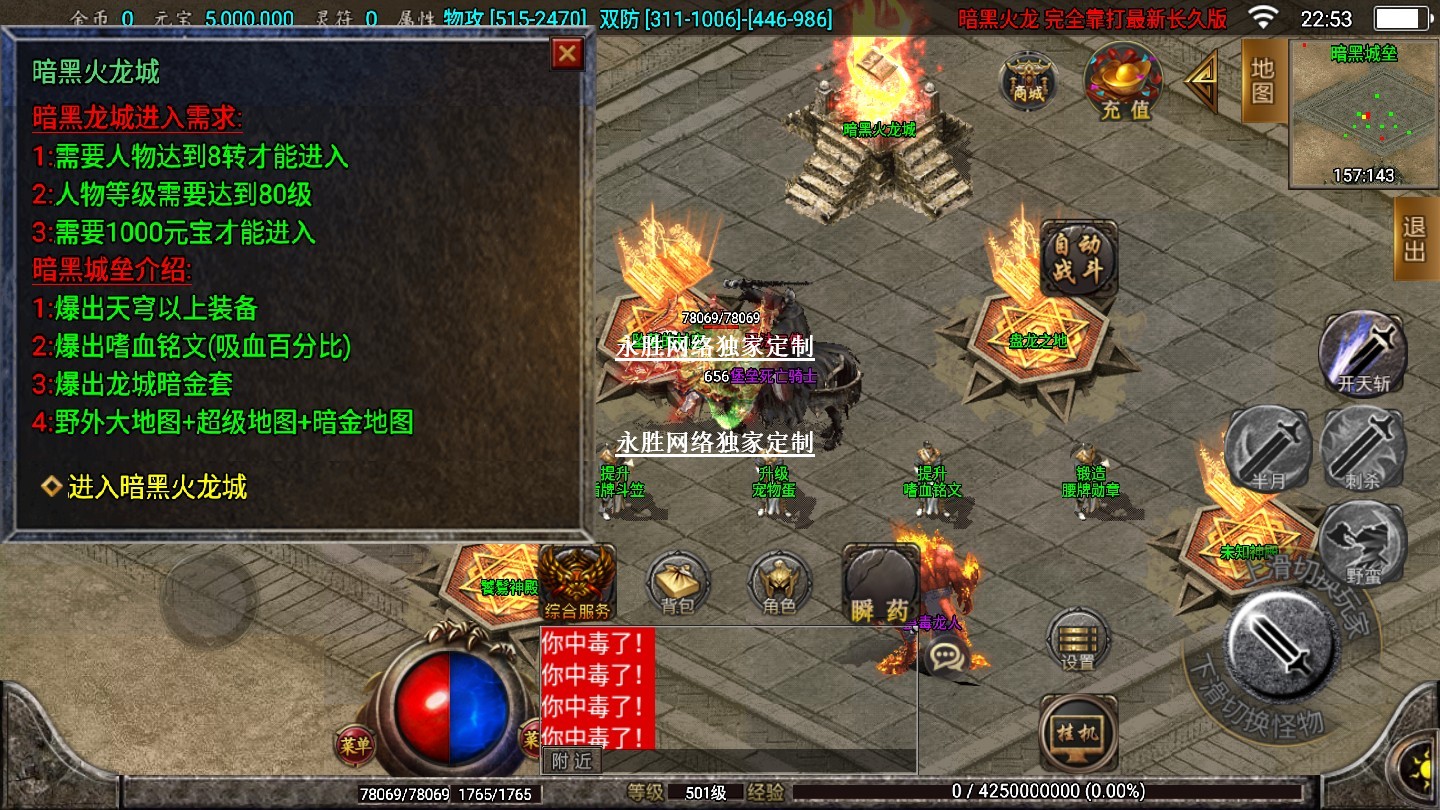Collapse the top icons with the golden arrow

pyautogui.click(x=1201, y=82)
